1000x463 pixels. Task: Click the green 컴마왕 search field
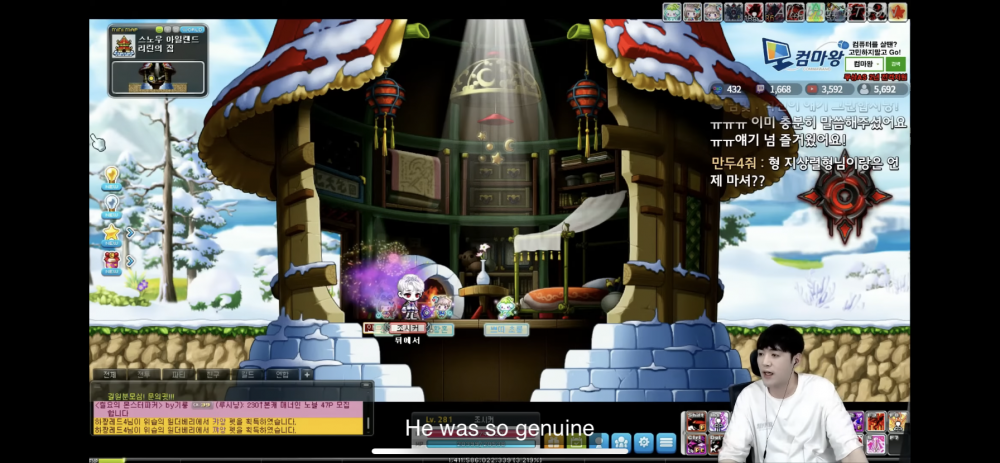point(866,63)
